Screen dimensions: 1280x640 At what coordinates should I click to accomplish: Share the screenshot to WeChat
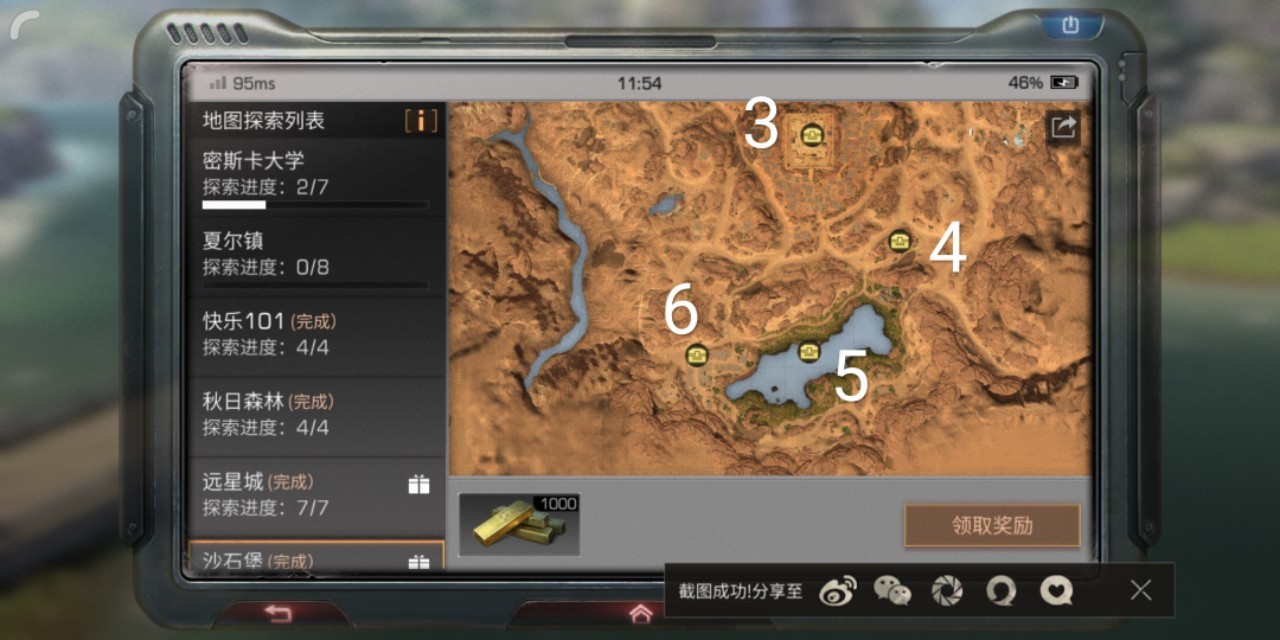[x=892, y=591]
